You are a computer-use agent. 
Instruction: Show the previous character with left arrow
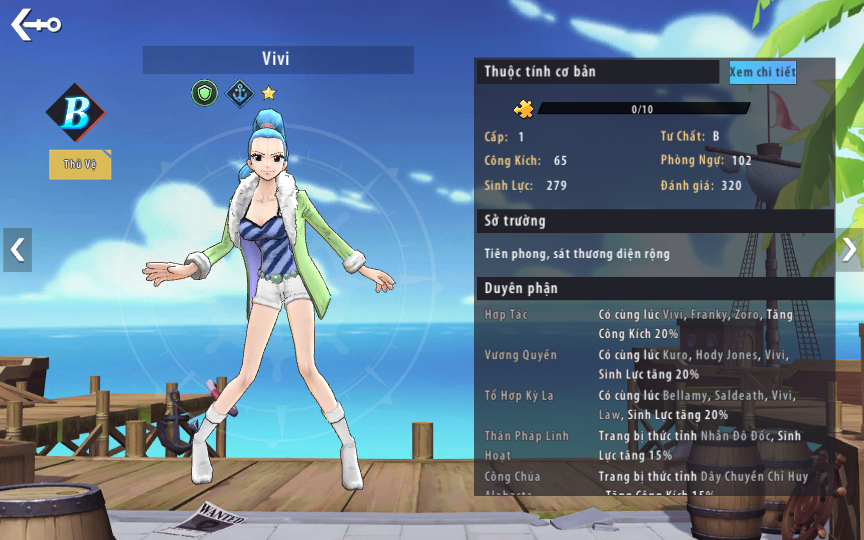click(17, 250)
